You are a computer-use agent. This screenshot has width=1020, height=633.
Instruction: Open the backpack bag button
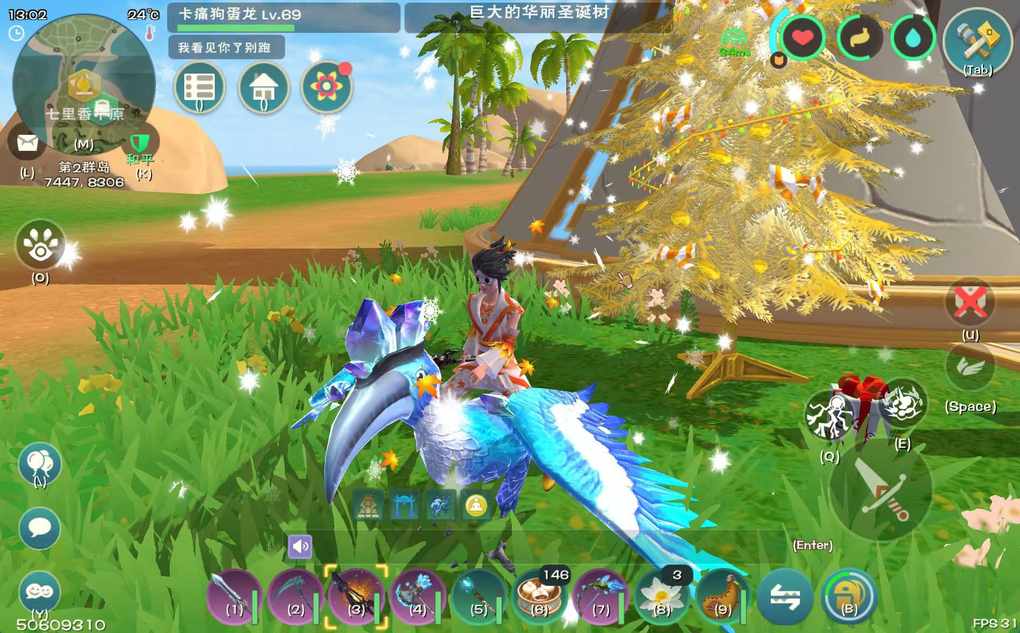click(x=848, y=597)
